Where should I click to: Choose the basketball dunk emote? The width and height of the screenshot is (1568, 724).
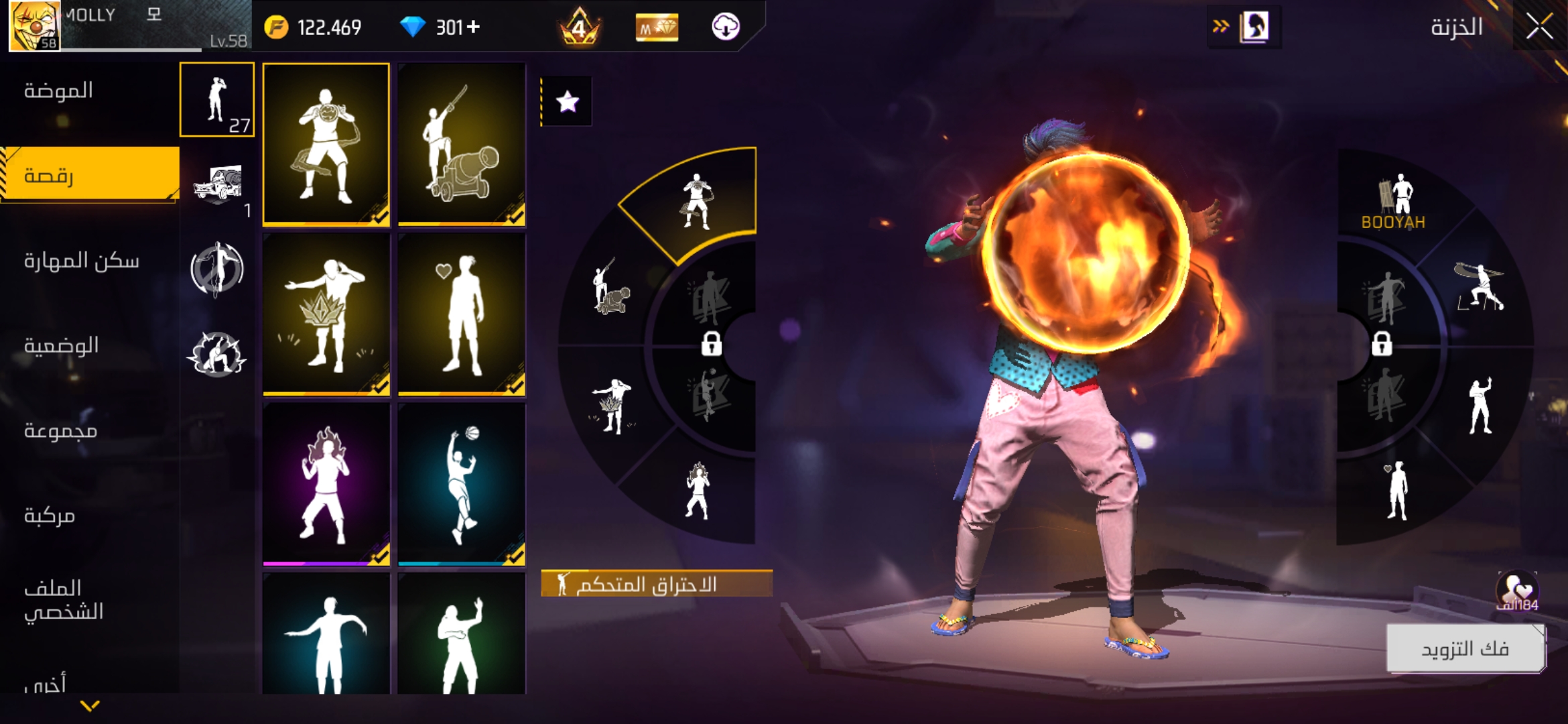(x=462, y=484)
